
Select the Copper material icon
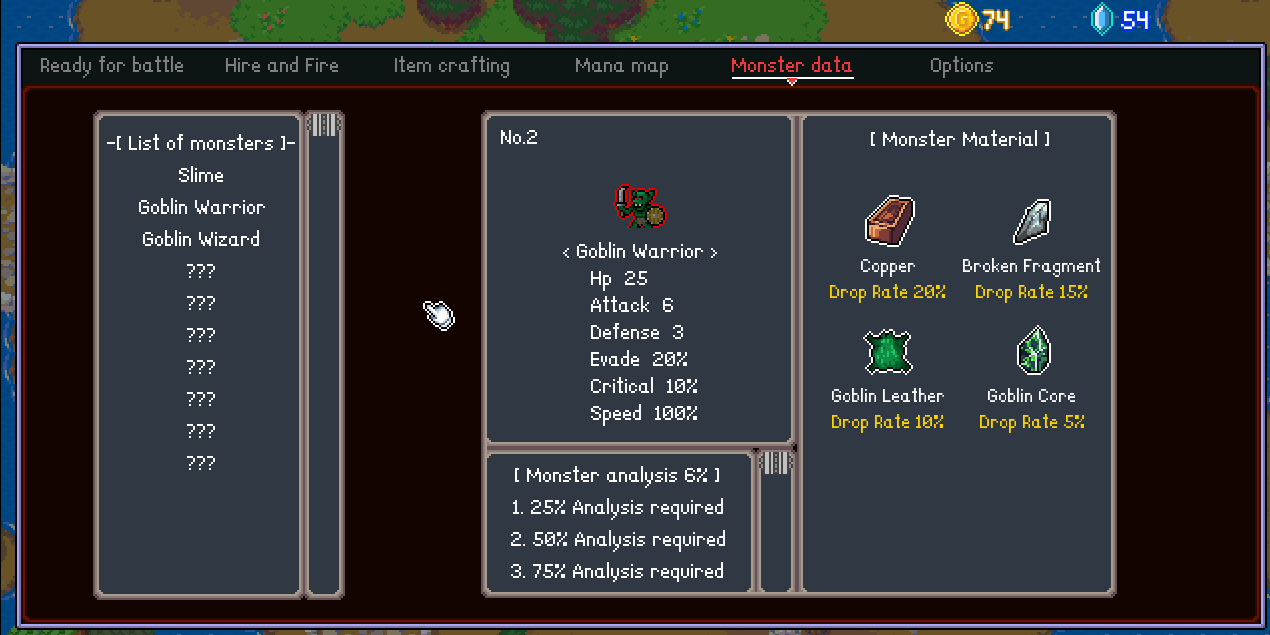[x=888, y=221]
